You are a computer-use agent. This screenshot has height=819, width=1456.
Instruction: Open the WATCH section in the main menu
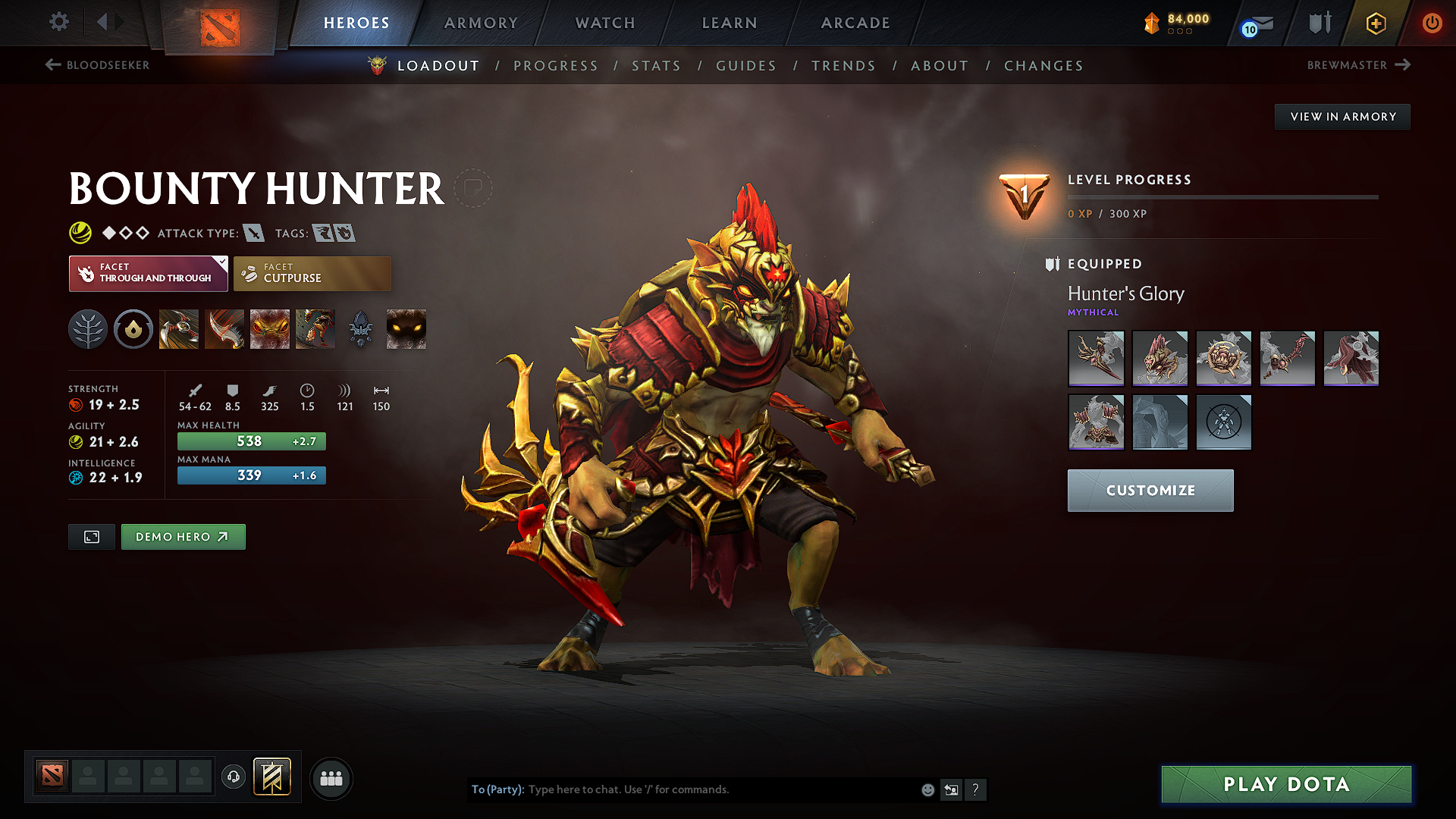pyautogui.click(x=604, y=23)
